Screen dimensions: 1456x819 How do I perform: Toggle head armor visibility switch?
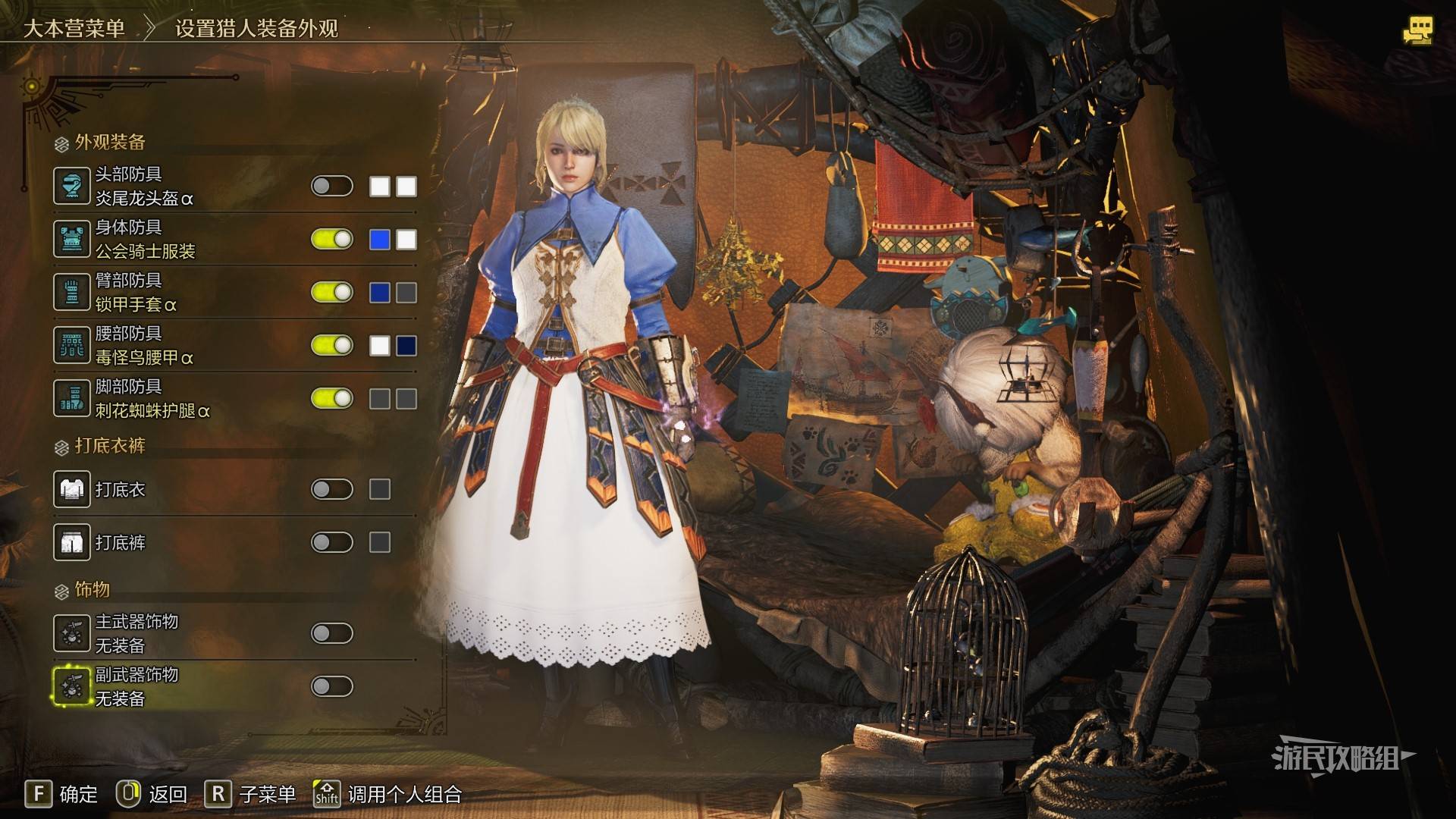pos(332,187)
